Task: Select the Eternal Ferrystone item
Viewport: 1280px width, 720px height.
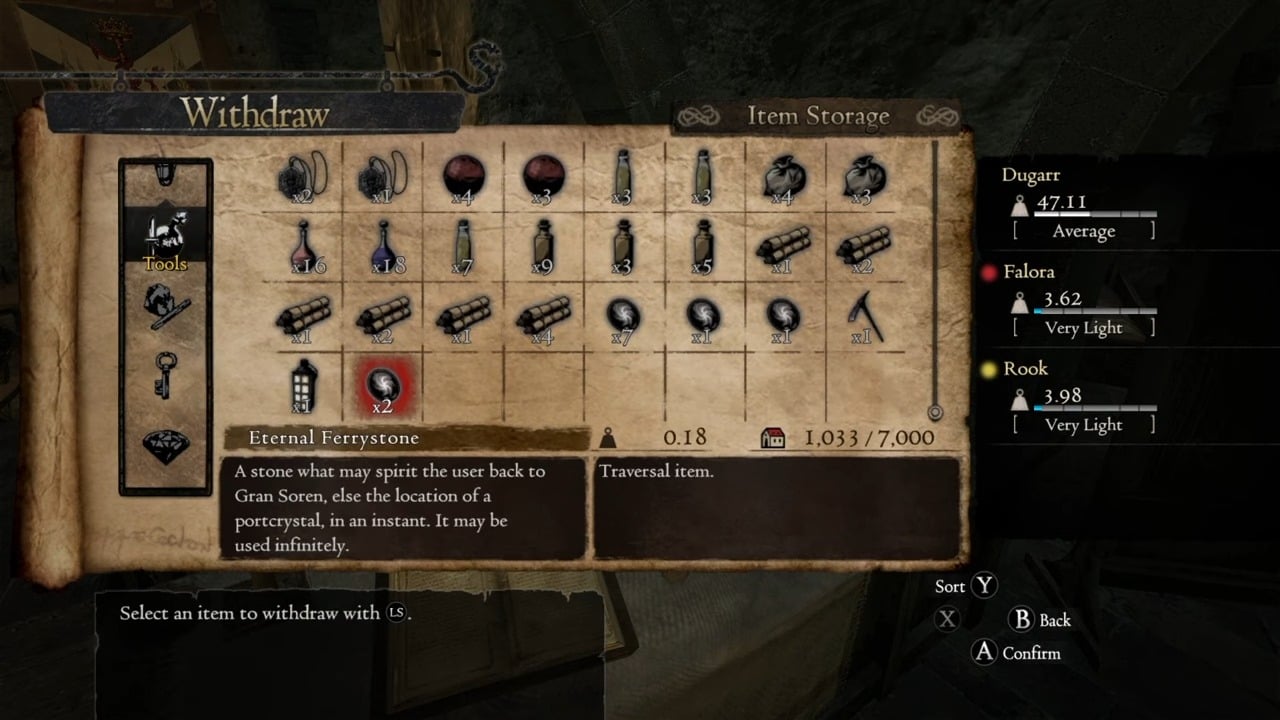Action: coord(383,388)
